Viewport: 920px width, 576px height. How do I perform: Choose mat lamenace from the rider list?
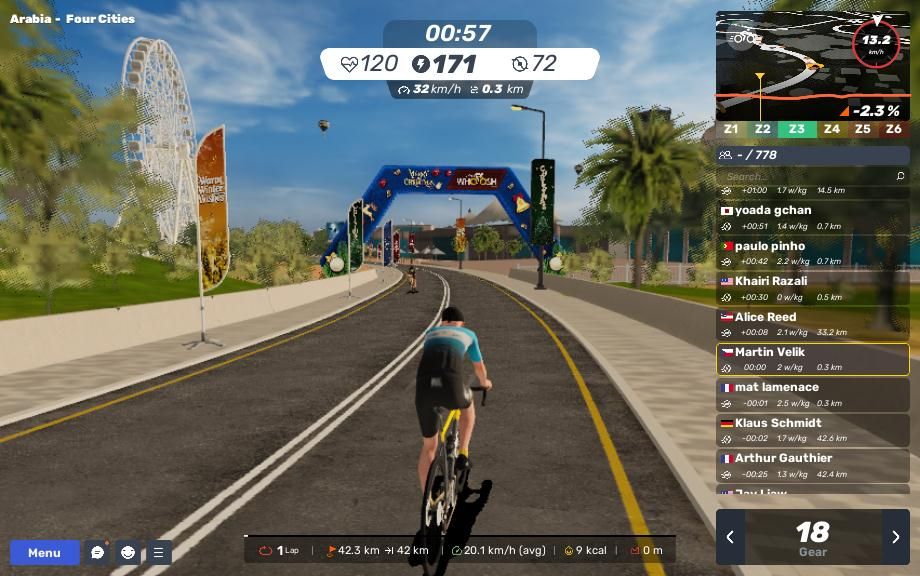click(x=812, y=394)
